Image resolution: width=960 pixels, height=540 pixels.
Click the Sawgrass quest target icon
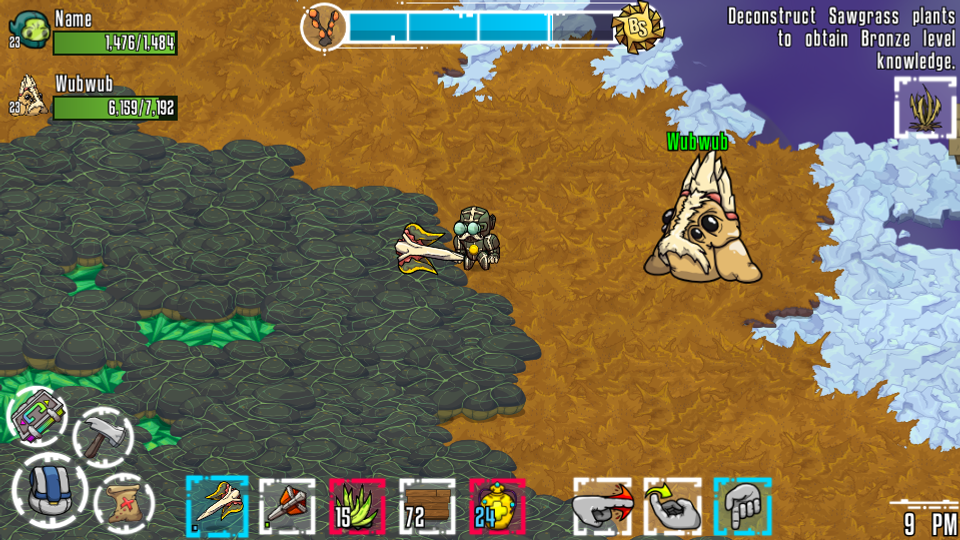coord(925,107)
